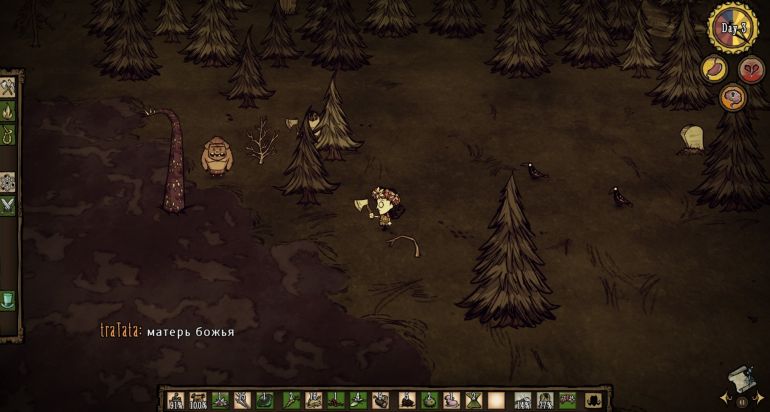Open the Survival crafting tab with rope icon
770x412 pixels.
click(x=8, y=133)
